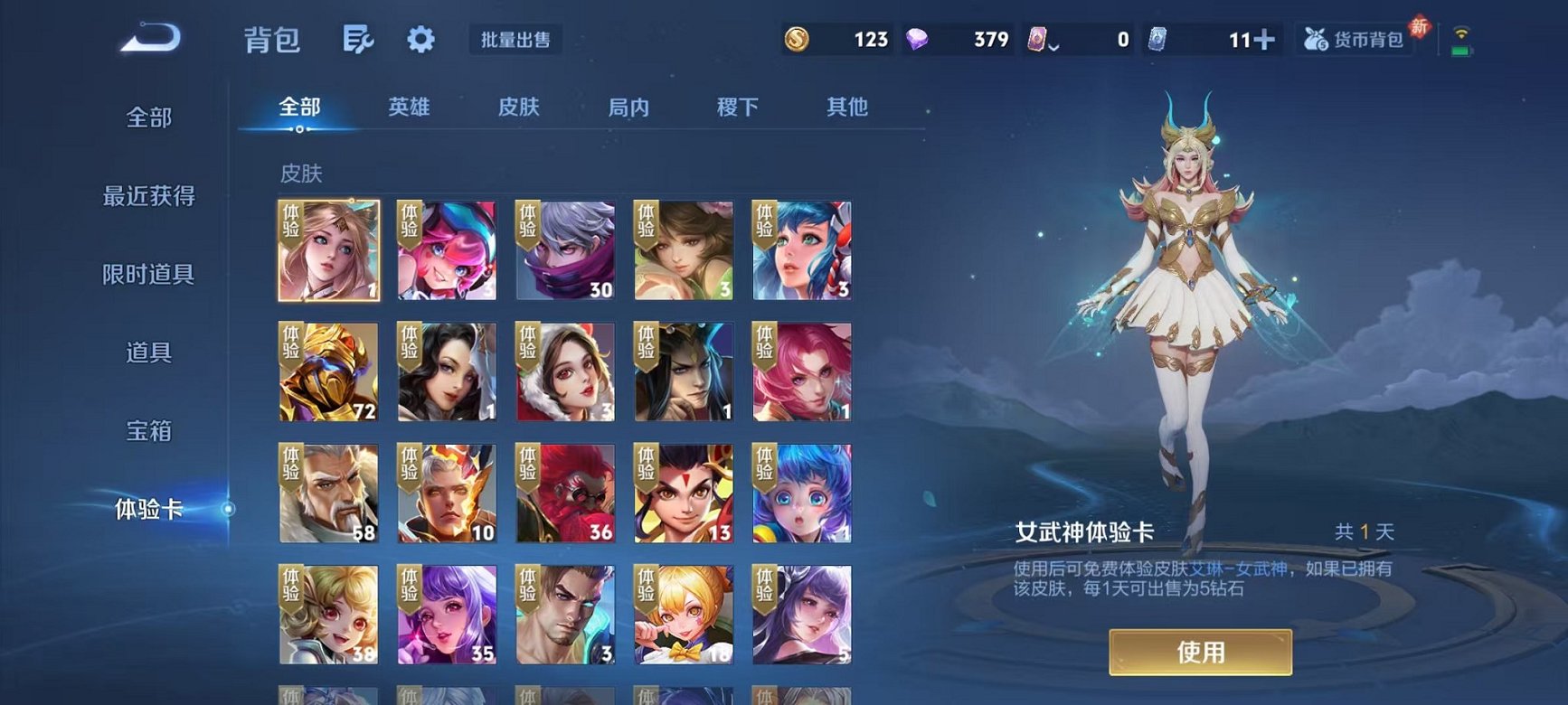Select the experience card with count 72
Viewport: 1568px width, 705px height.
(x=329, y=371)
